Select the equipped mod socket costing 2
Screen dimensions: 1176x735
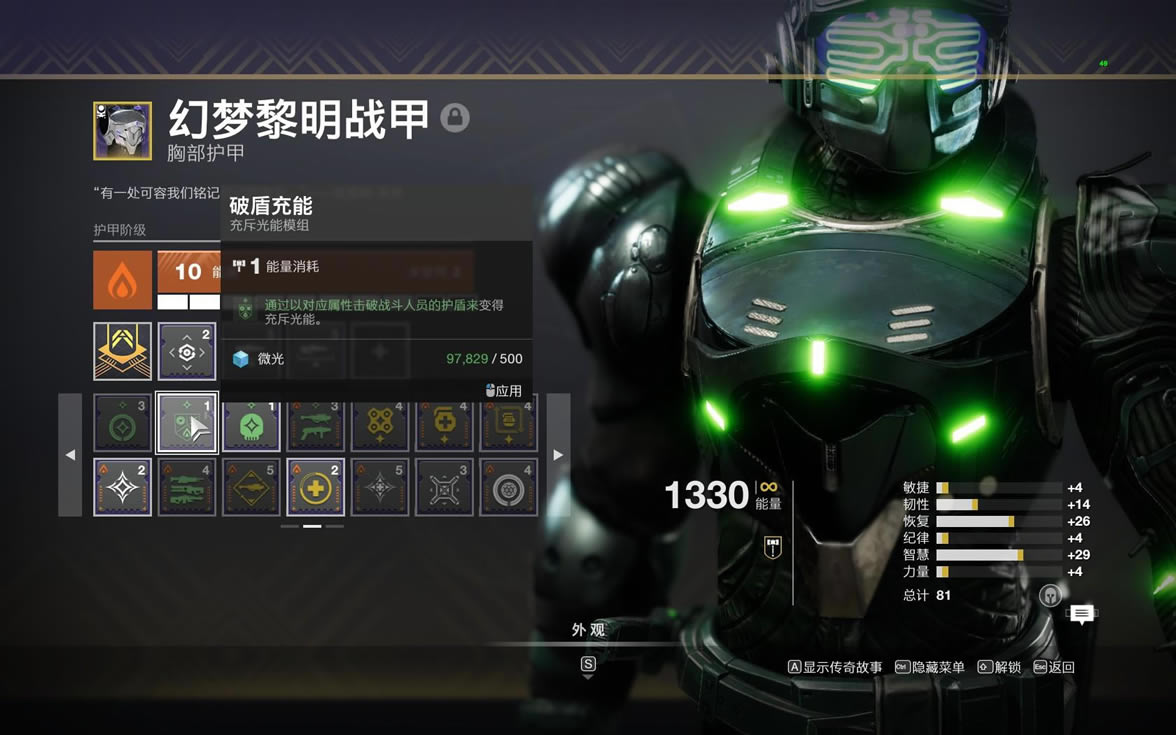pyautogui.click(x=187, y=351)
